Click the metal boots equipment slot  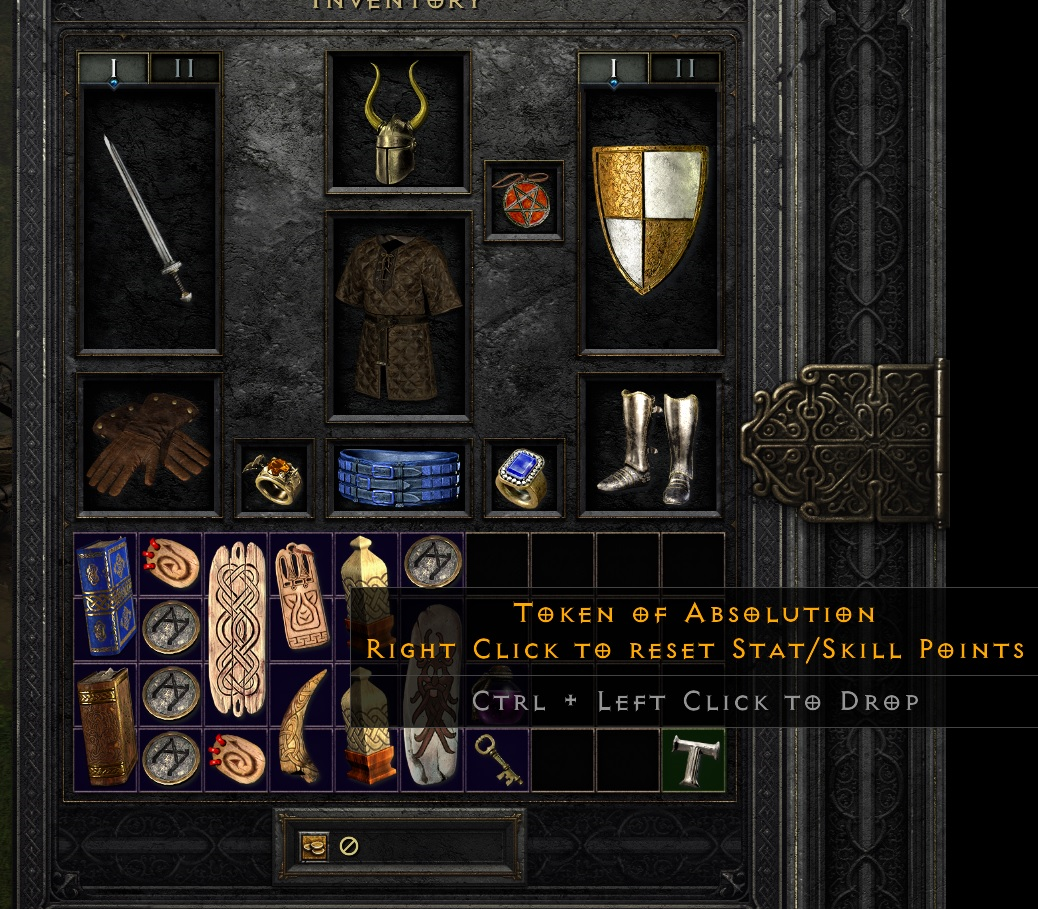point(650,445)
